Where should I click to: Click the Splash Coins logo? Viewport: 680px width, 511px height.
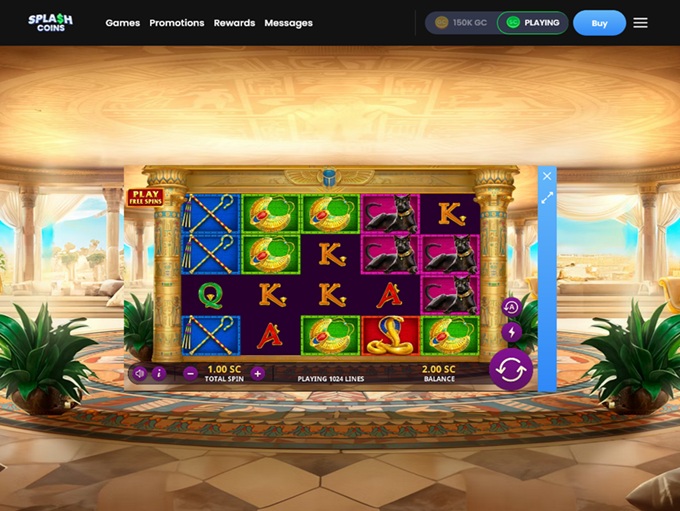[49, 22]
